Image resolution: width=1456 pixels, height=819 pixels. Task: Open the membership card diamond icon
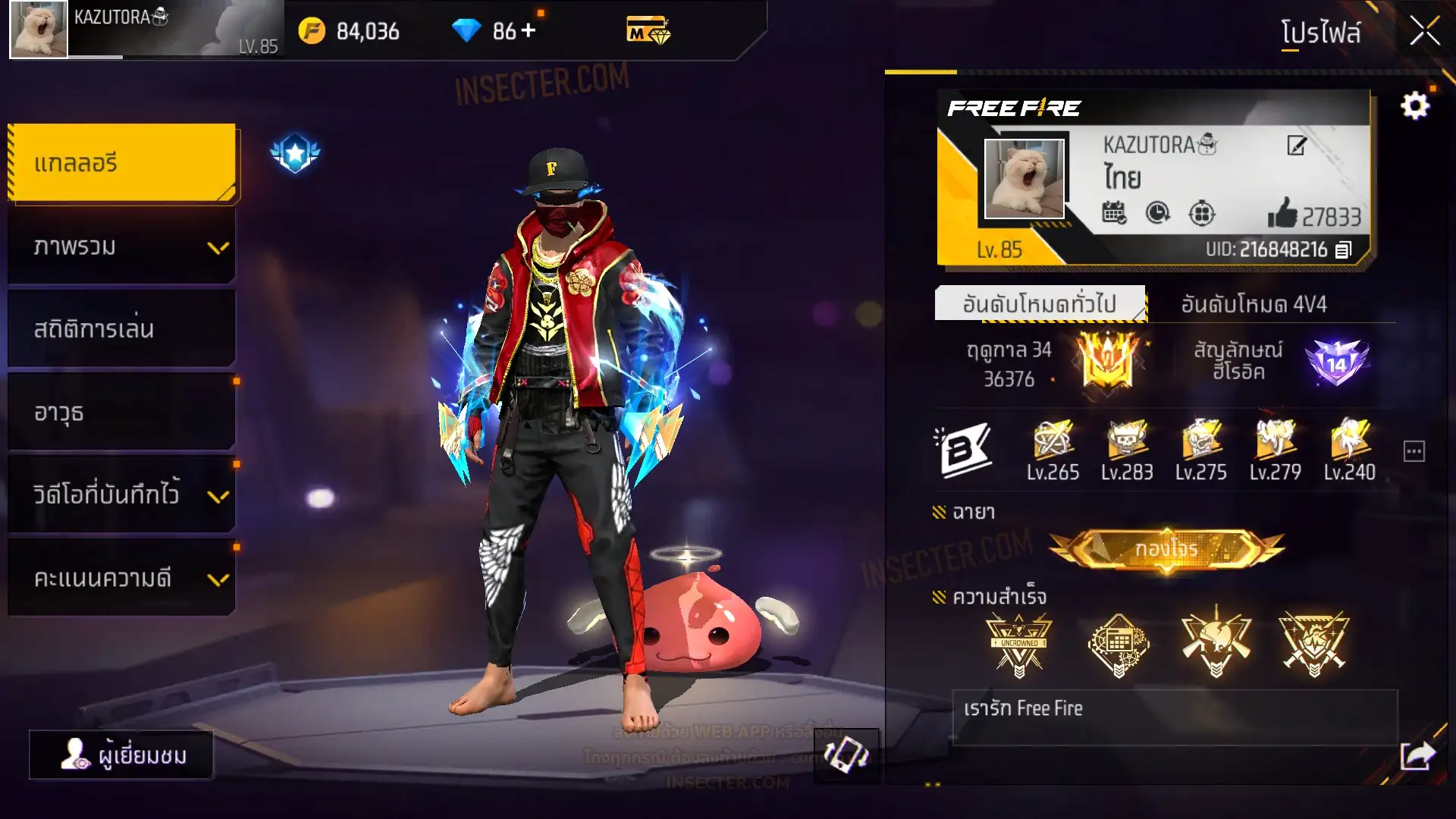point(648,31)
